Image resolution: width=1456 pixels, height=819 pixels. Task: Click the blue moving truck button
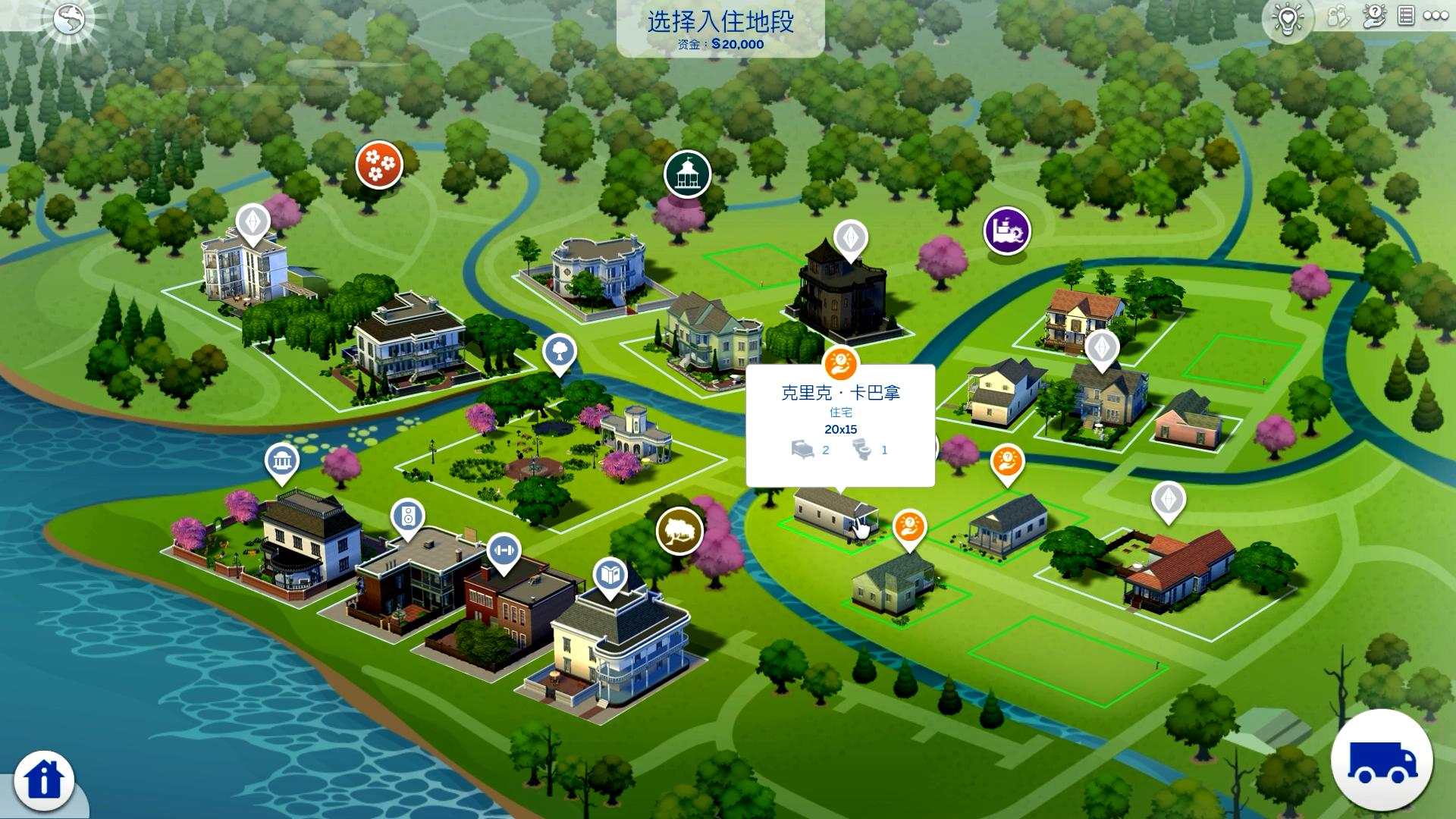pos(1382,759)
